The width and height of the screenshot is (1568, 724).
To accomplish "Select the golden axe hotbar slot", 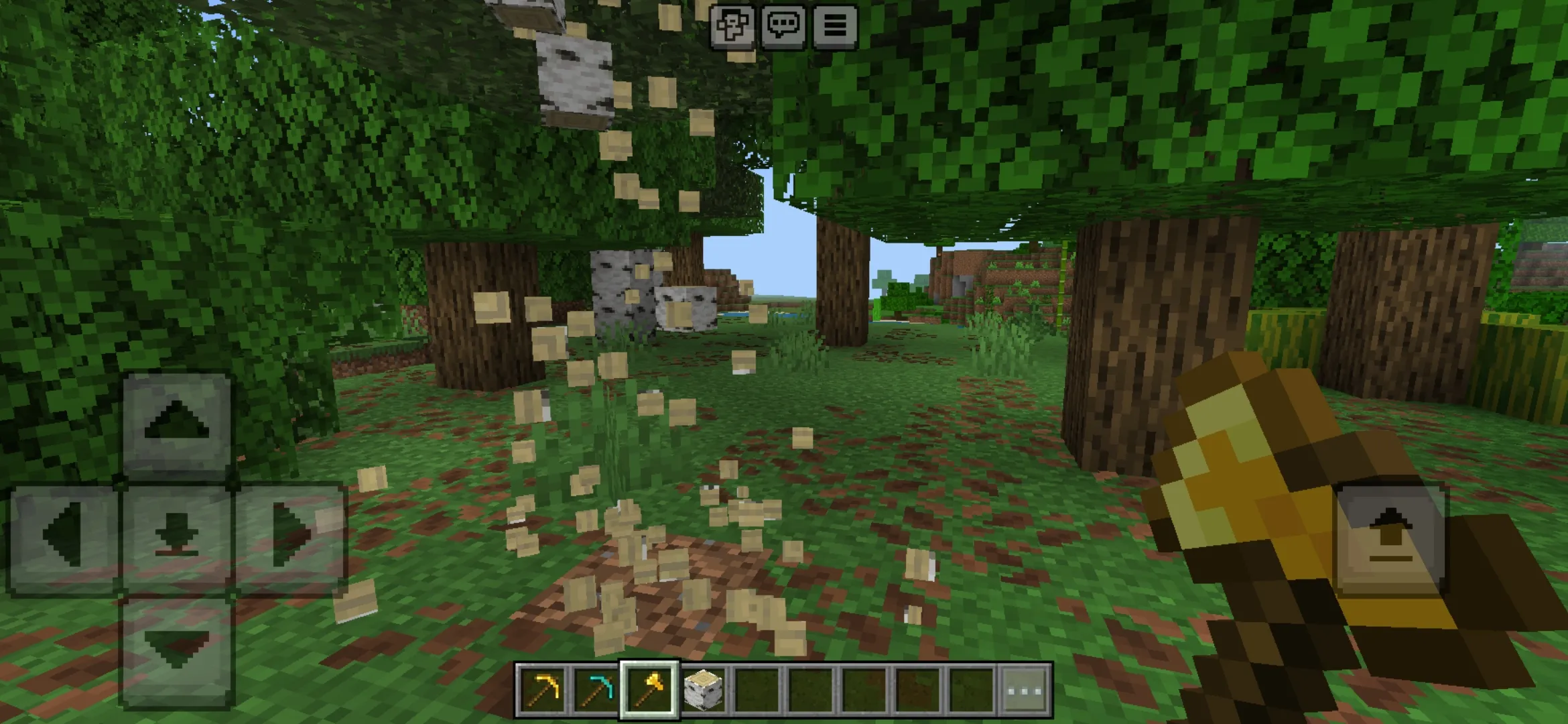I will tap(649, 689).
